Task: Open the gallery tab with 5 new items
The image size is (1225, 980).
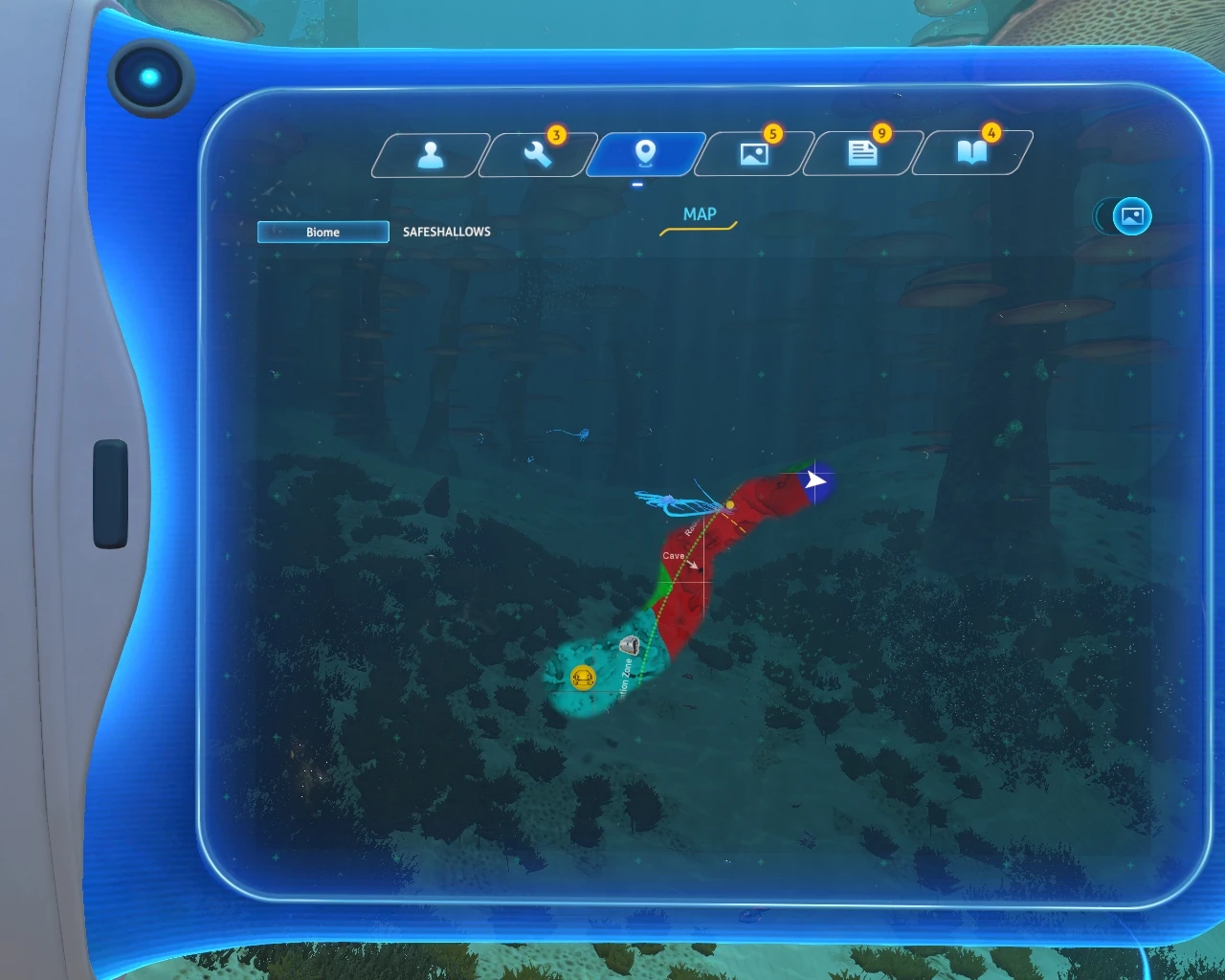Action: (x=772, y=135)
